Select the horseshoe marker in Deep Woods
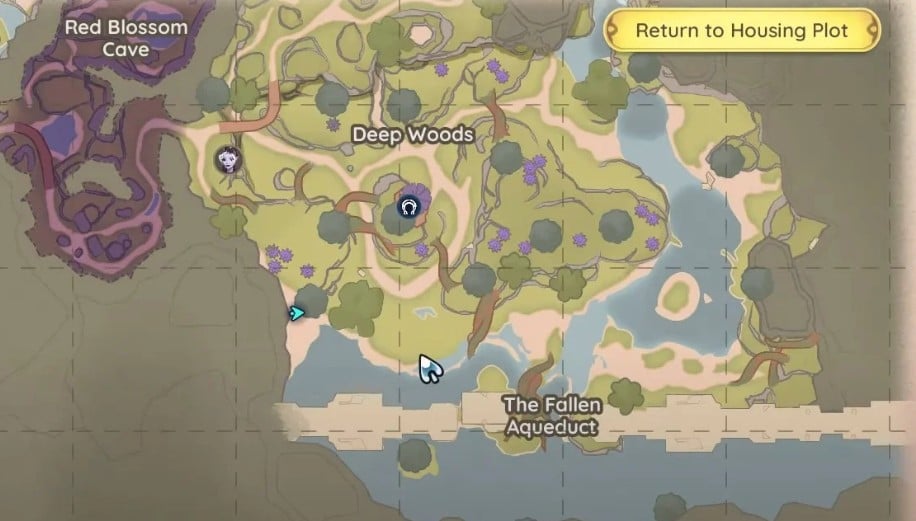The height and width of the screenshot is (521, 916). point(407,207)
